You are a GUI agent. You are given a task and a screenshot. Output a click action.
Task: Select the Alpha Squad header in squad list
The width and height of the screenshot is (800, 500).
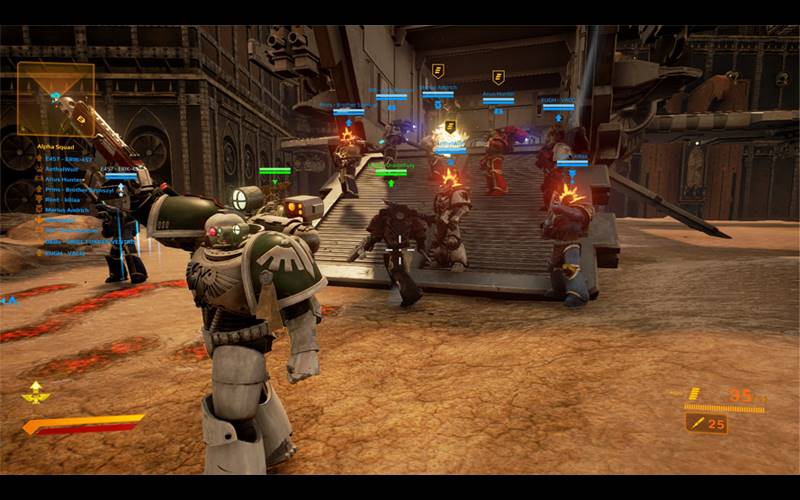click(x=57, y=146)
